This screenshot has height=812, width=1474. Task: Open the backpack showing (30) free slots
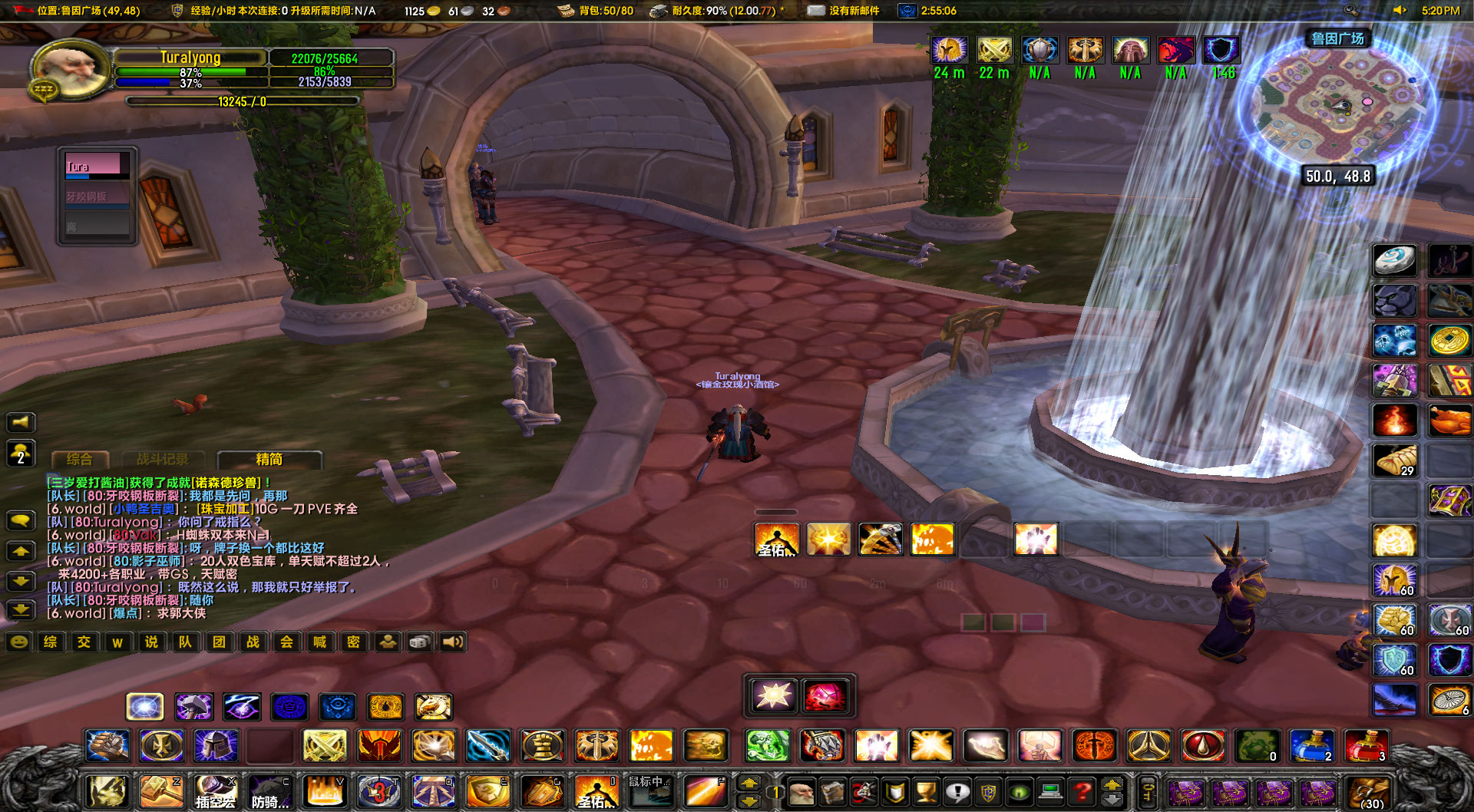(x=1369, y=791)
